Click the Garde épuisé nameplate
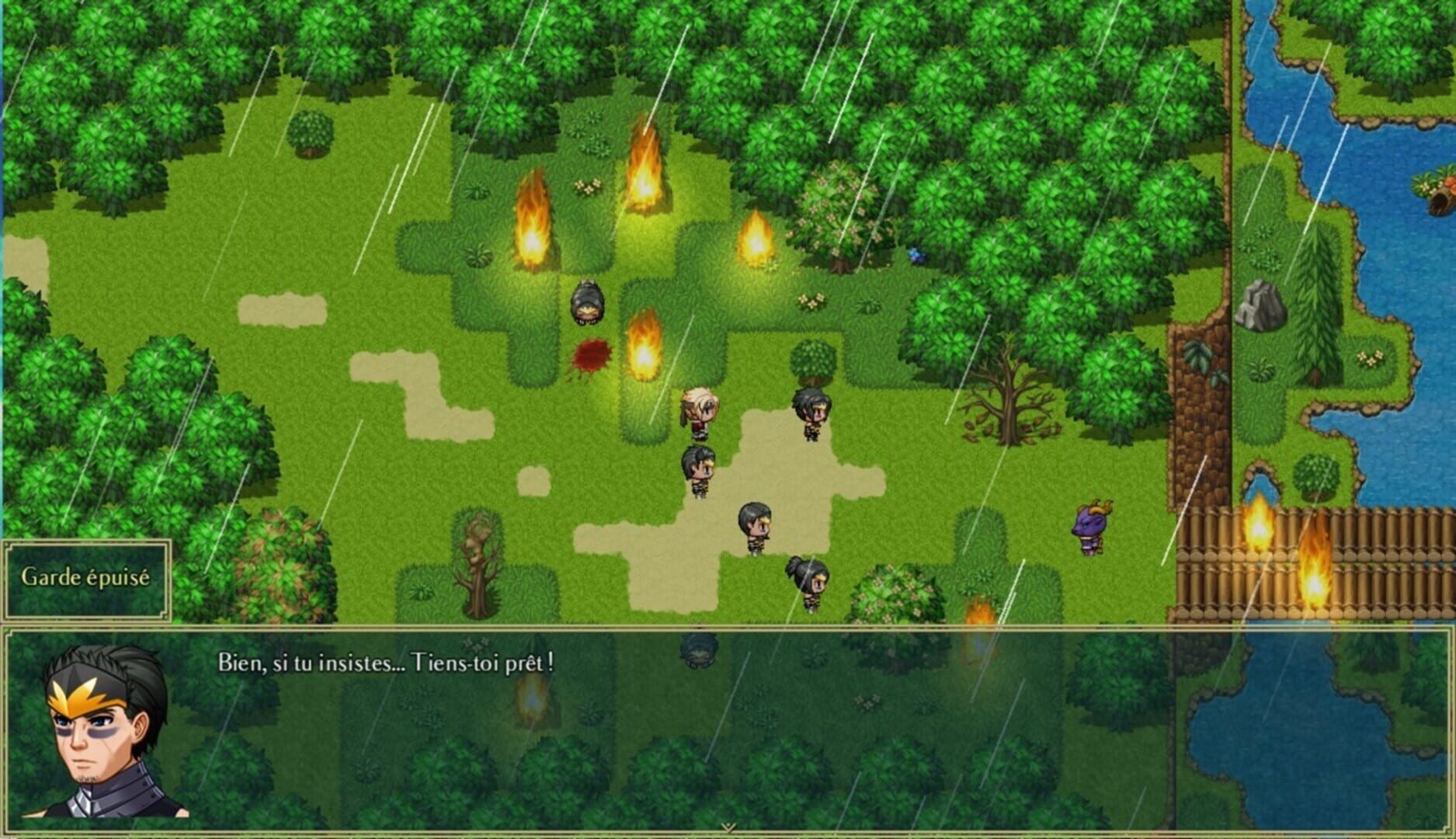1456x839 pixels. tap(87, 578)
